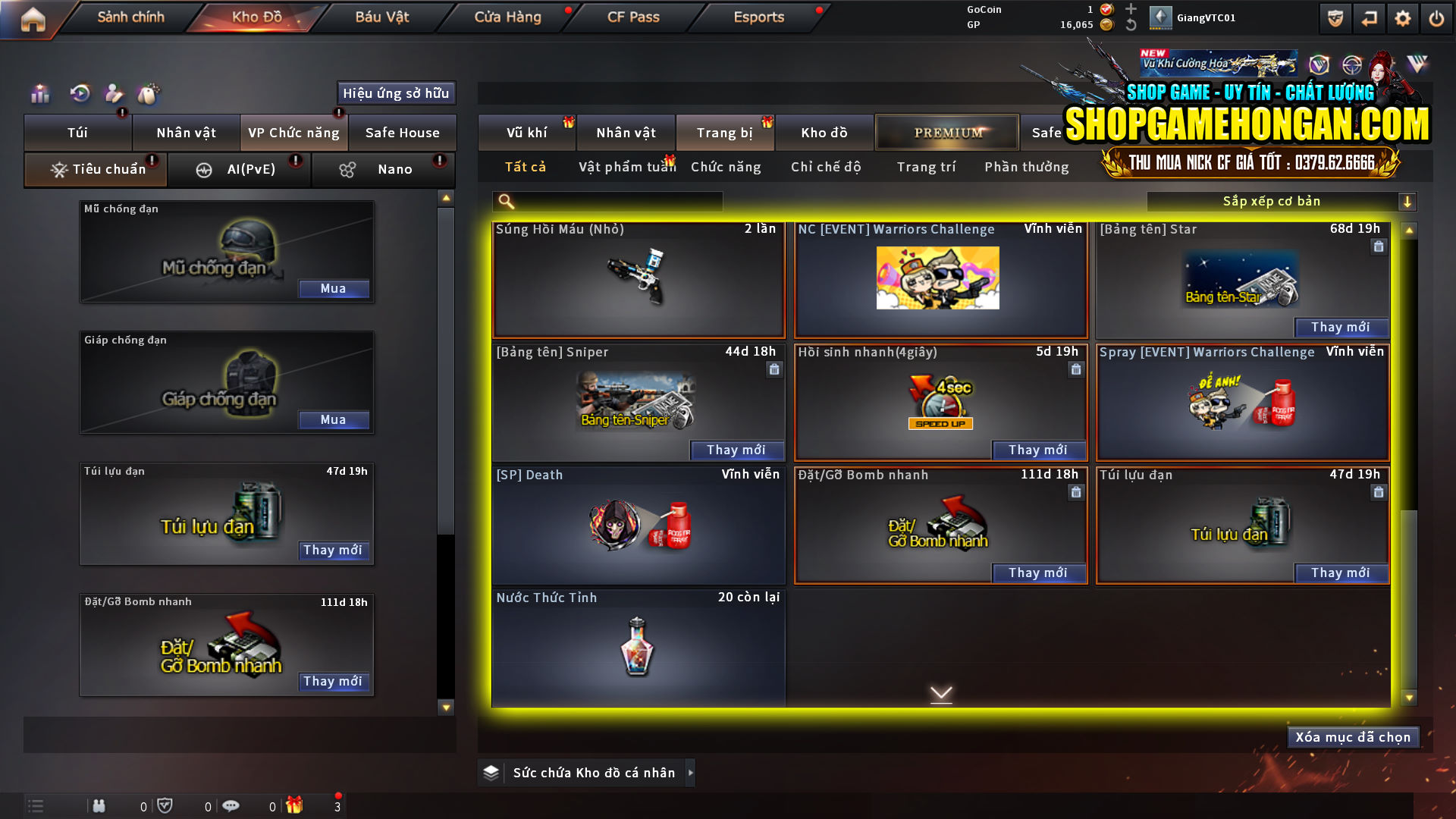Click the settings gear in the top-right corner
Image resolution: width=1456 pixels, height=819 pixels.
1403,18
